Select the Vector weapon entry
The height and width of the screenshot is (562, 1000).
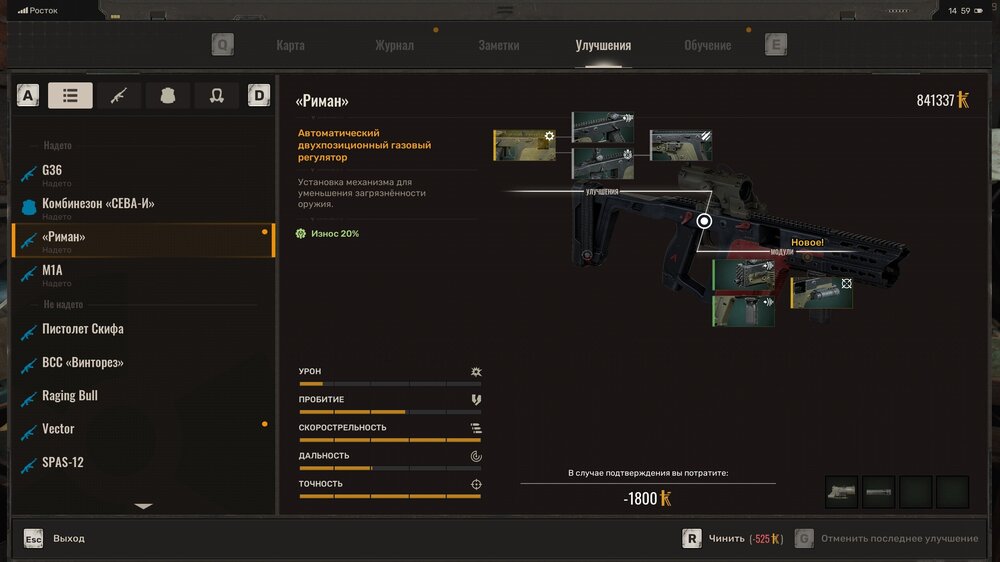pyautogui.click(x=58, y=429)
